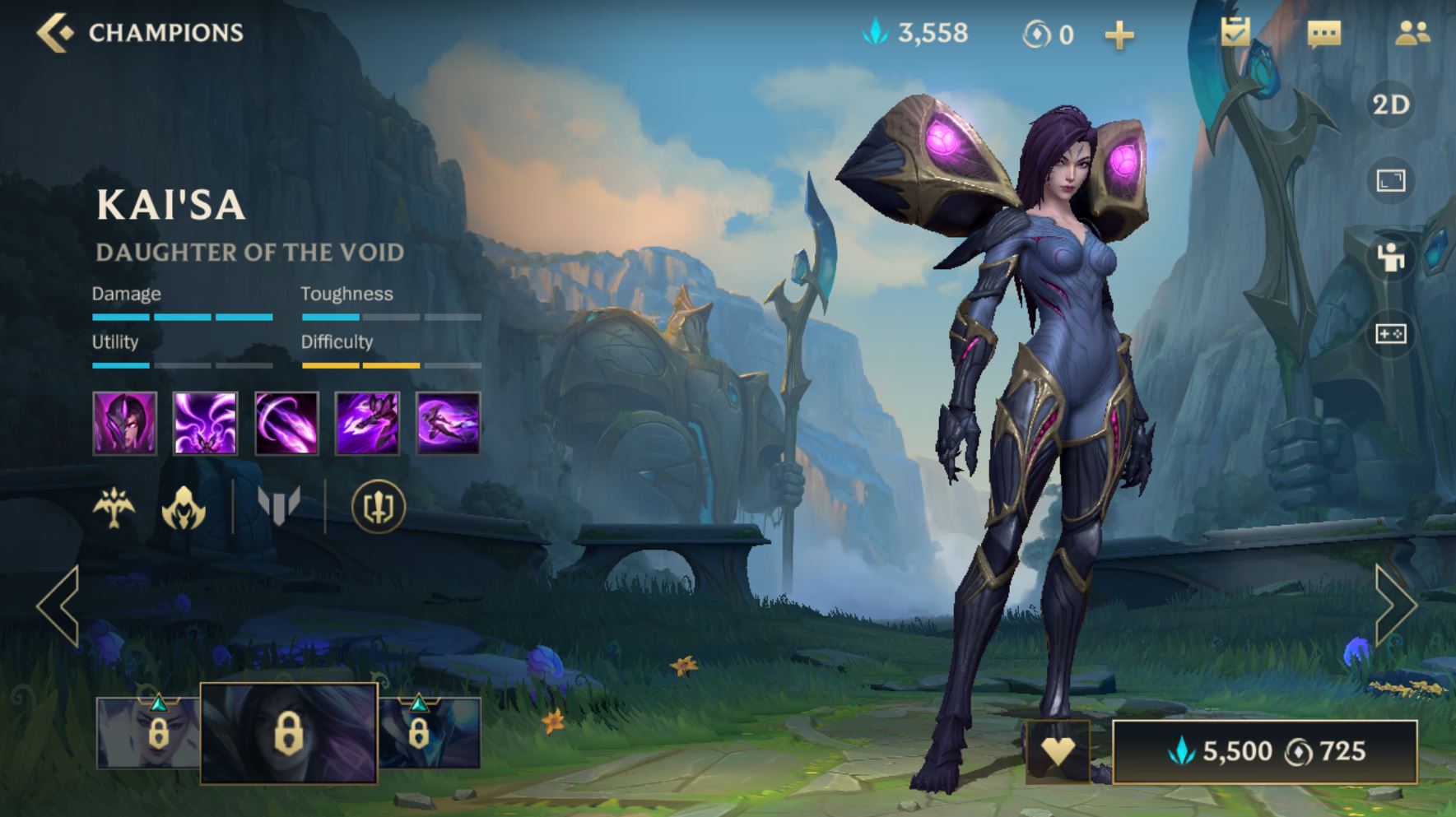Open the missions checklist icon
The height and width of the screenshot is (817, 1456).
[1235, 33]
